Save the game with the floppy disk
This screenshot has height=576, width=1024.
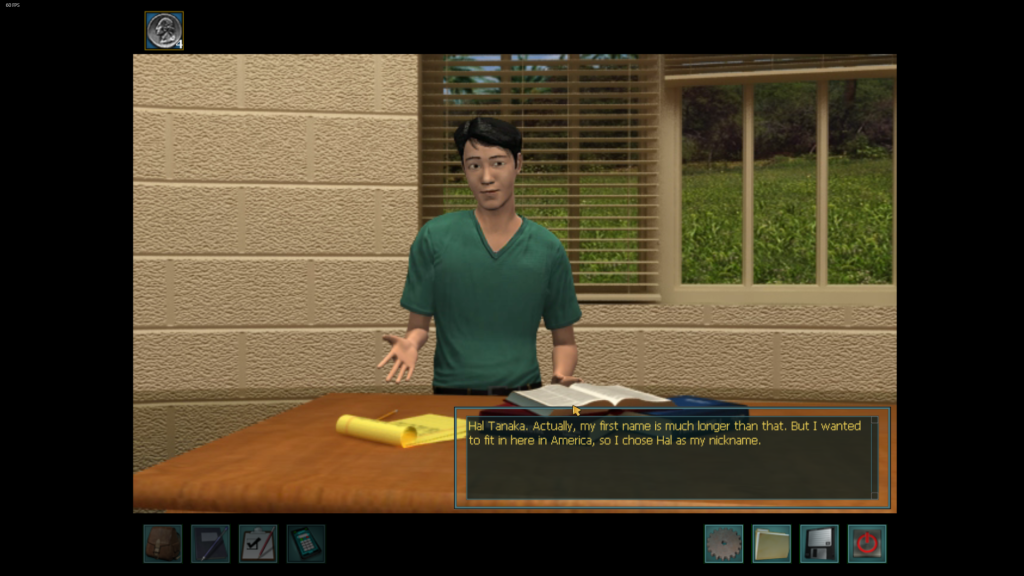tap(819, 543)
